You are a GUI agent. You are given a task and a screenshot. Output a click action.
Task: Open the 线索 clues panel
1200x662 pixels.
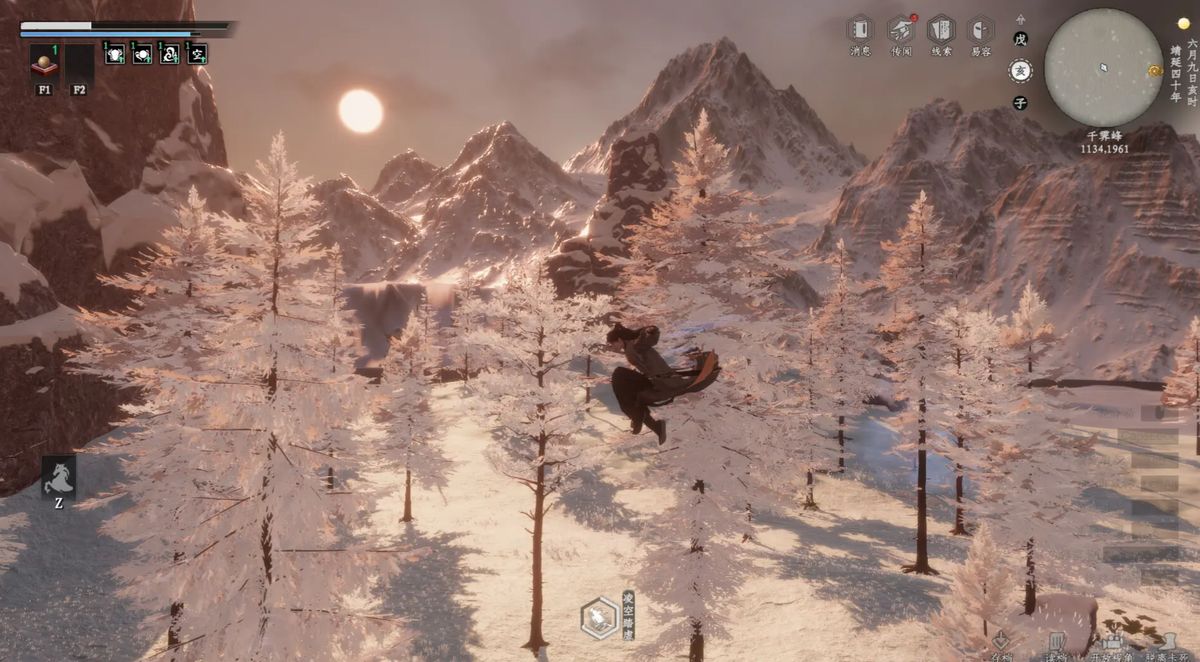coord(941,29)
